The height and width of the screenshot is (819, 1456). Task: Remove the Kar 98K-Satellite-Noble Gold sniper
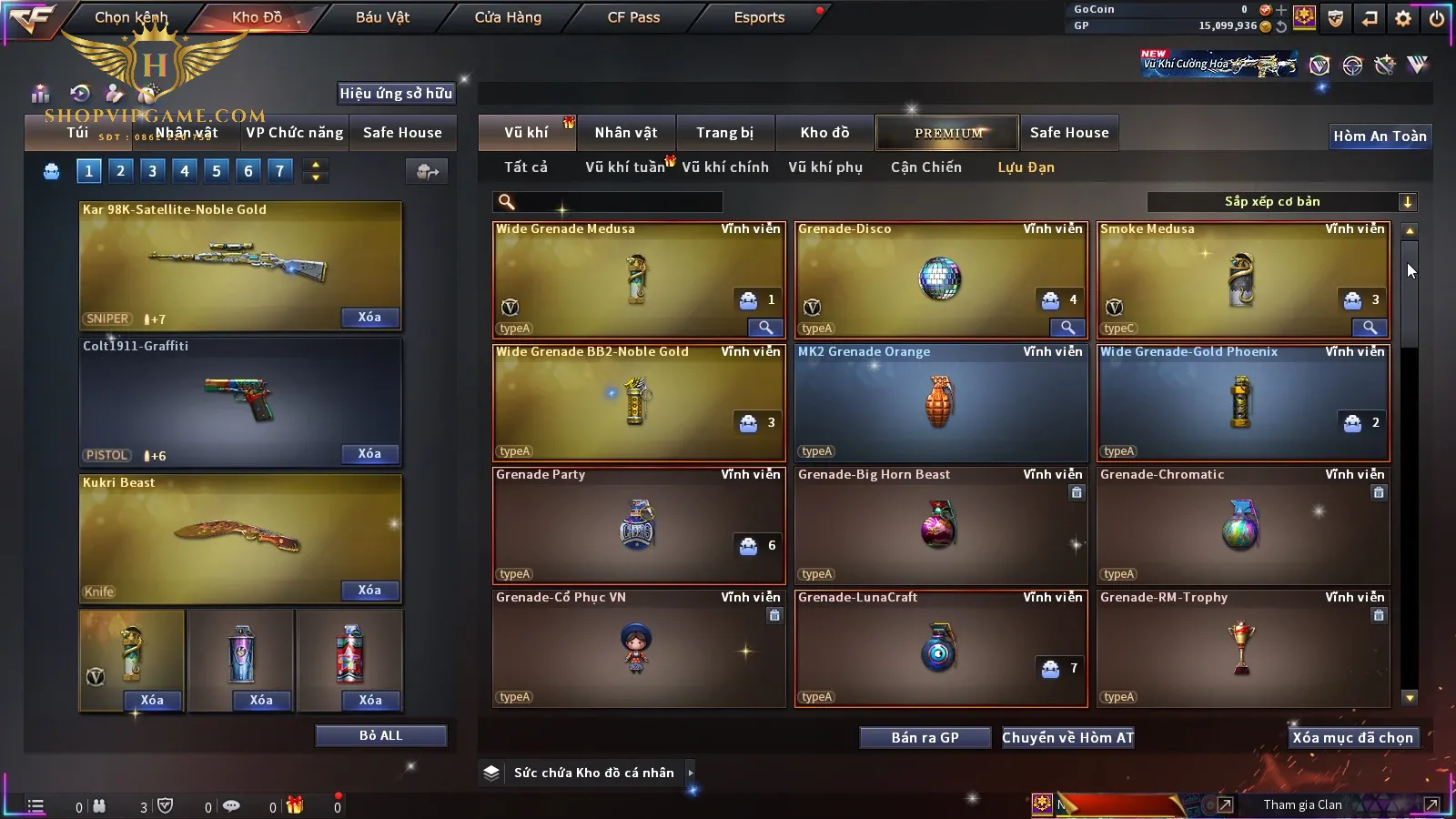click(369, 318)
